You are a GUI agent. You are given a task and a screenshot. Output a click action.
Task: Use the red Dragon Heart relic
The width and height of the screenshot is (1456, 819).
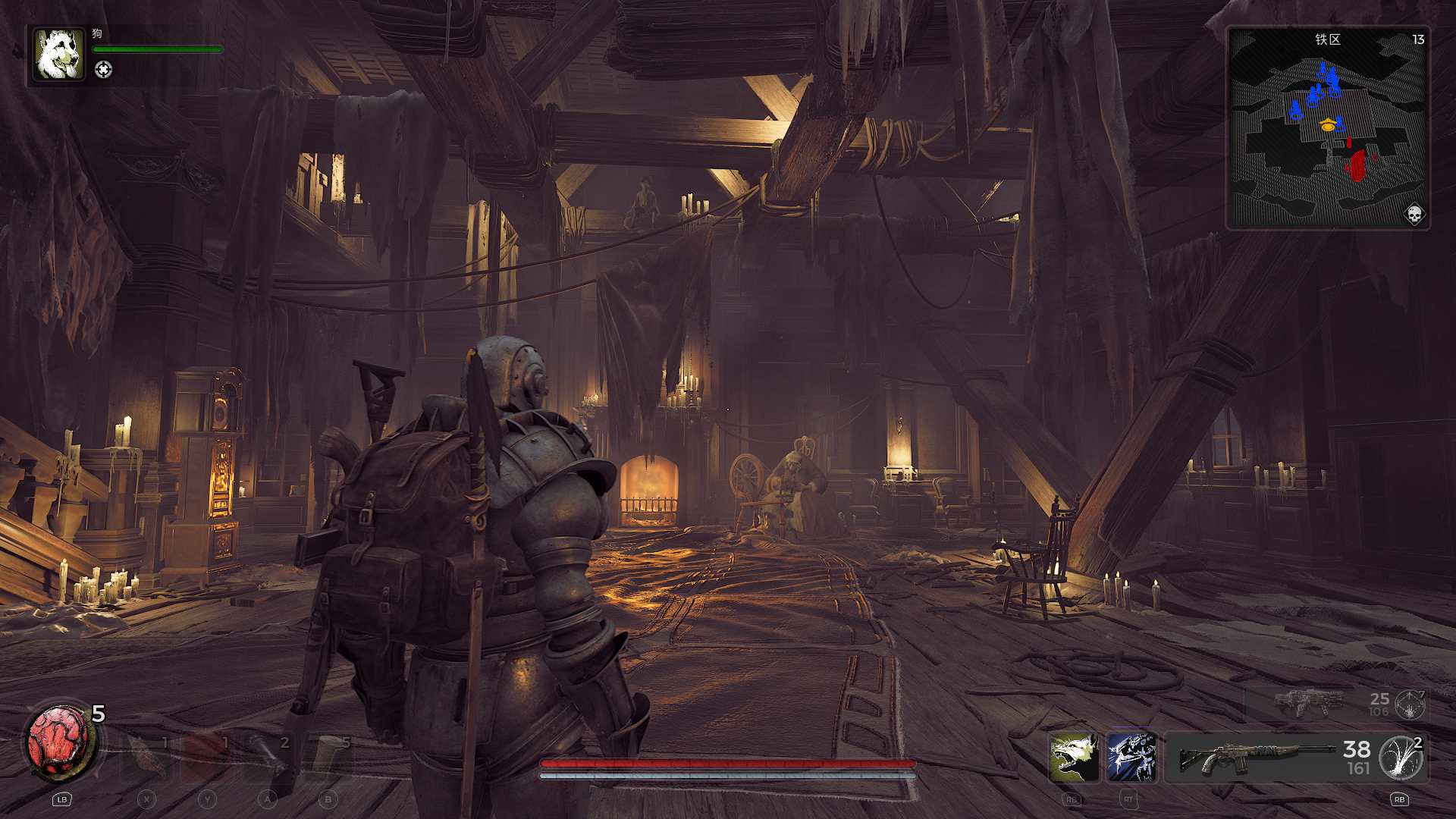pyautogui.click(x=58, y=741)
